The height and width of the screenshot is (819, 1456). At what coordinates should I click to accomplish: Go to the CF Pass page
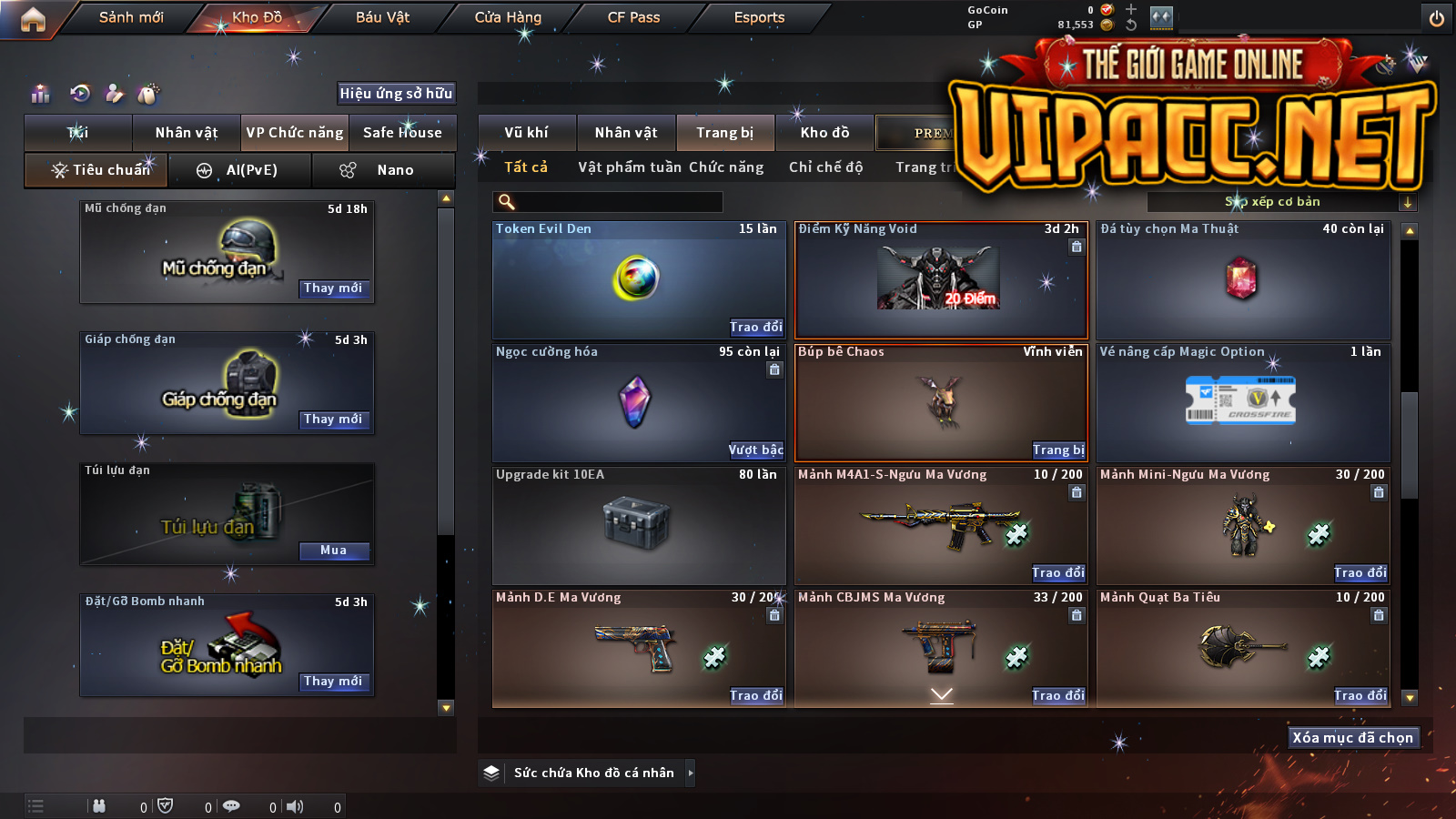point(633,17)
